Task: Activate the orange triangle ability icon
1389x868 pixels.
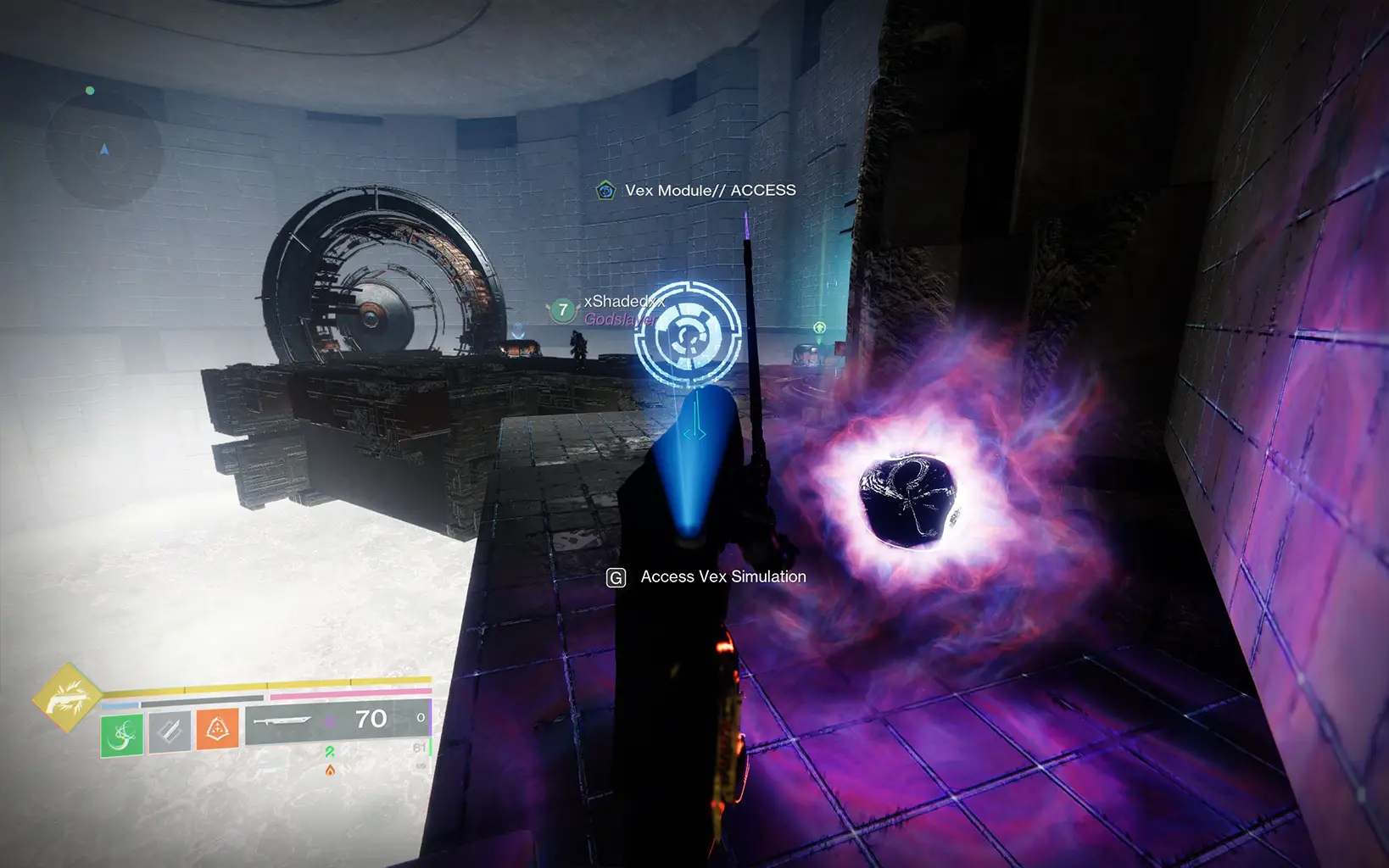Action: point(217,728)
